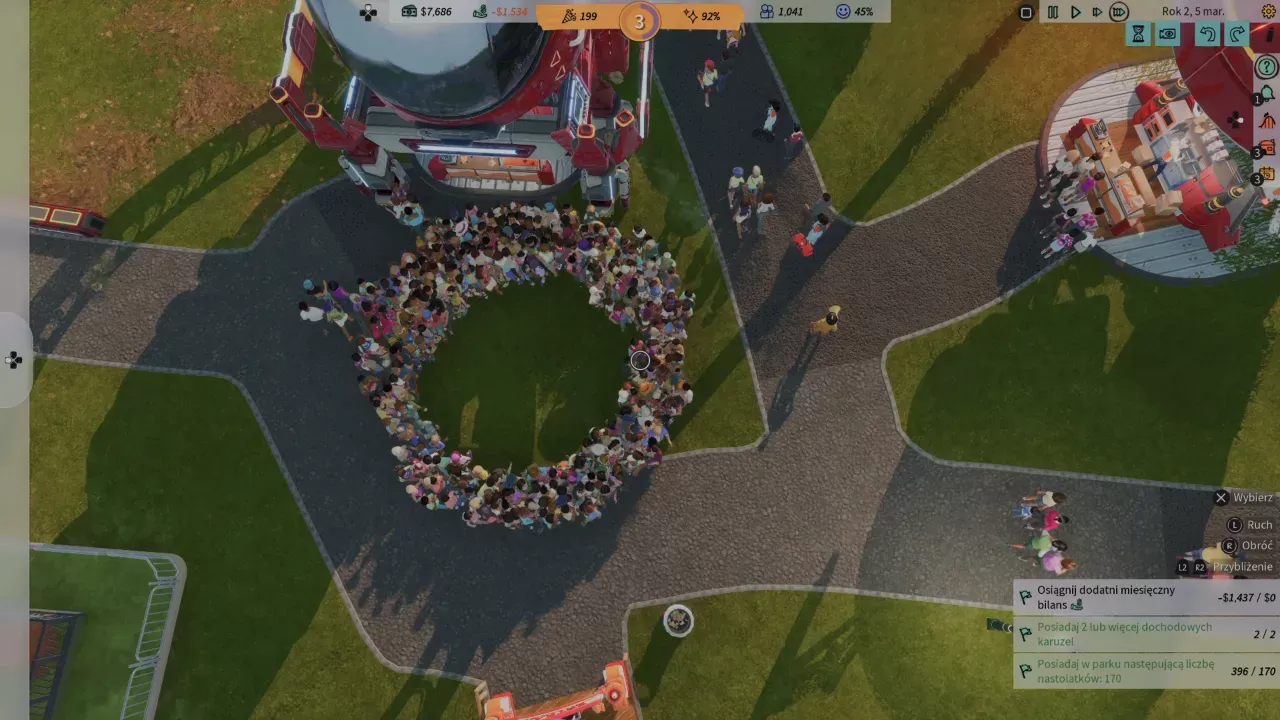Select the 'Osiągnij dodatni miesięczny bilans' objective
Screen dimensions: 1280x720
(1146, 598)
